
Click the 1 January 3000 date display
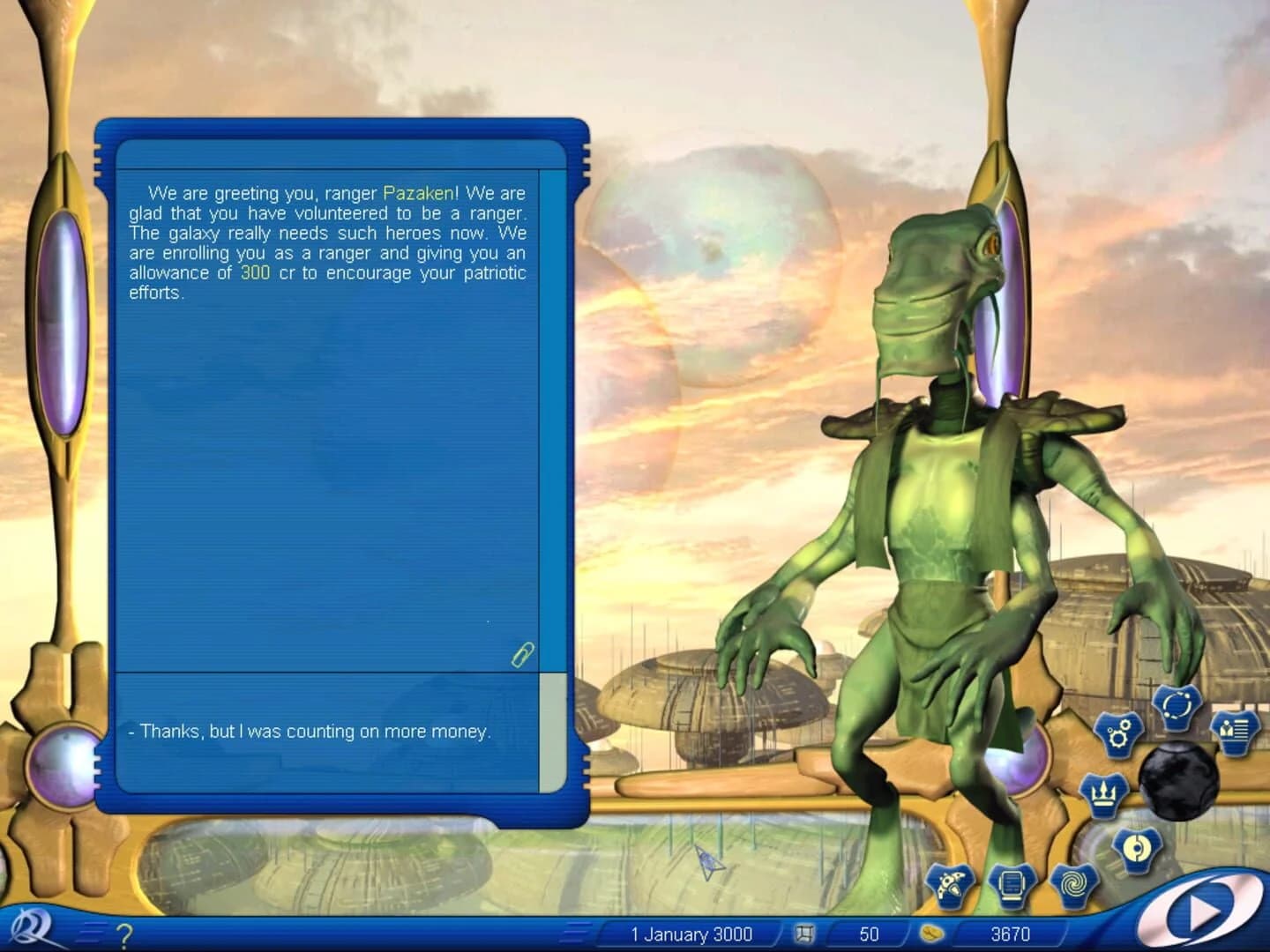pos(690,934)
